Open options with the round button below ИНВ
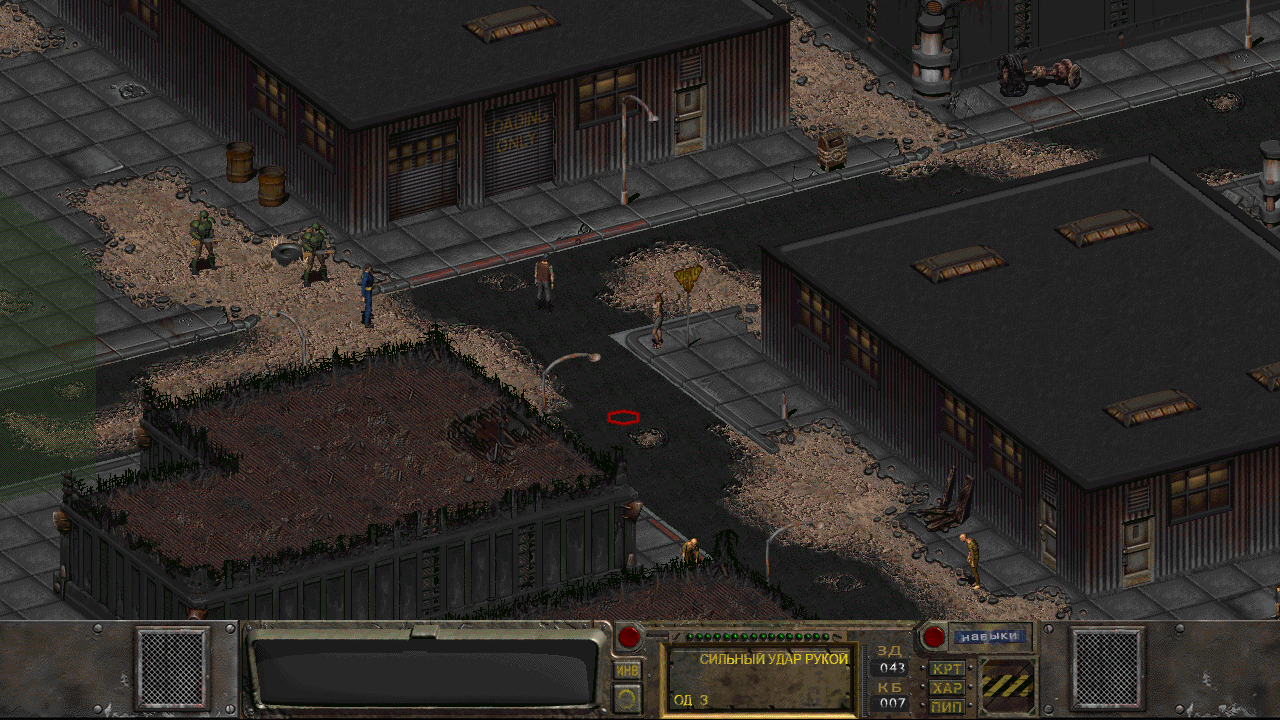This screenshot has height=720, width=1280. [x=627, y=698]
